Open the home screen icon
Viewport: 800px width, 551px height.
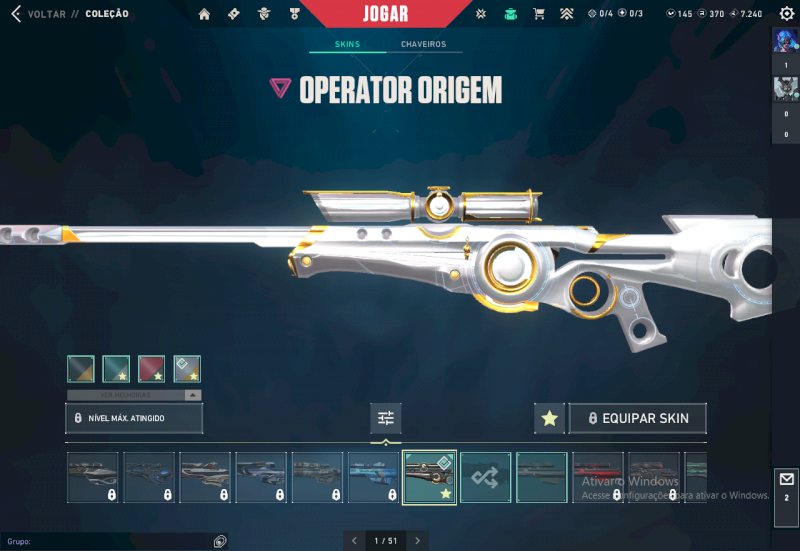point(205,14)
